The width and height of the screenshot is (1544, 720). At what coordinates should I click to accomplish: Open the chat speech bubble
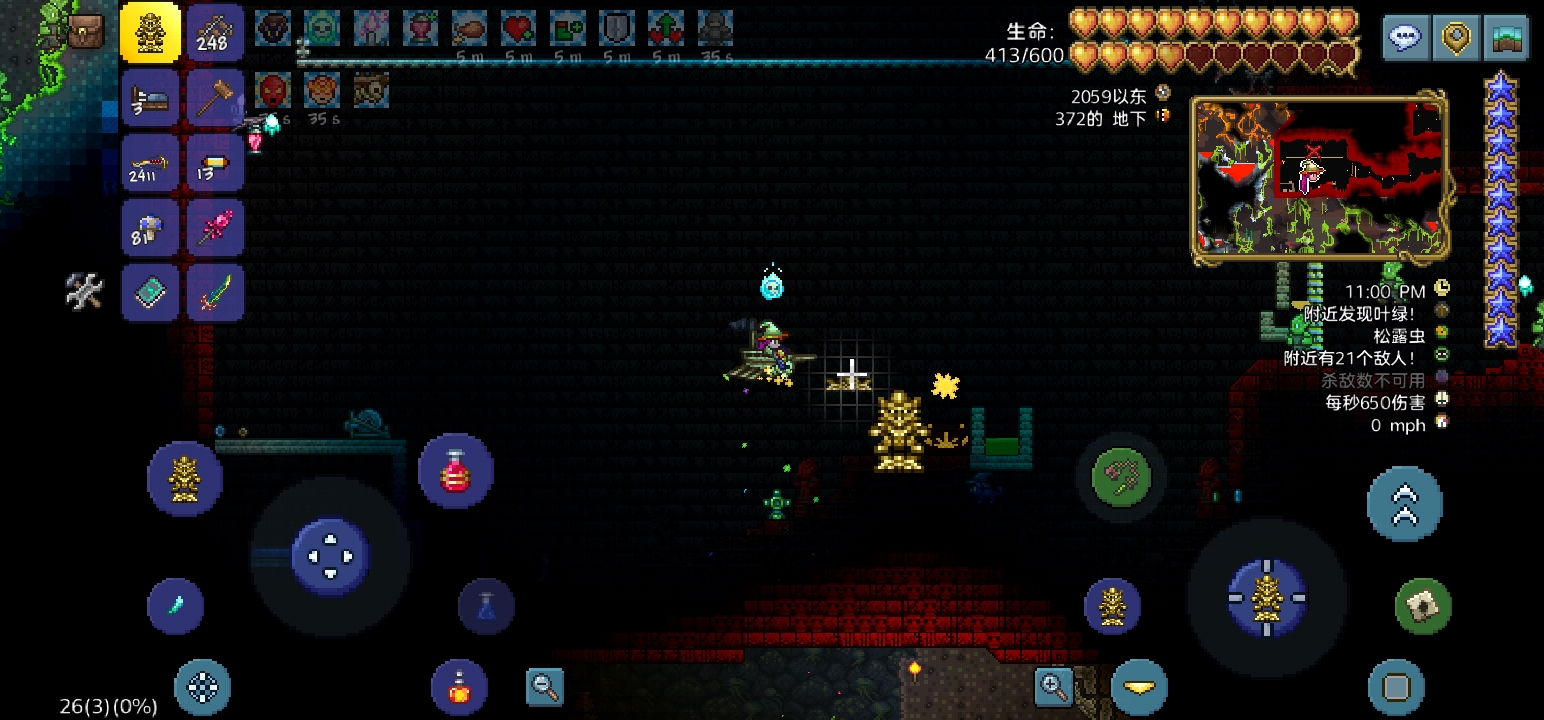tap(1406, 38)
